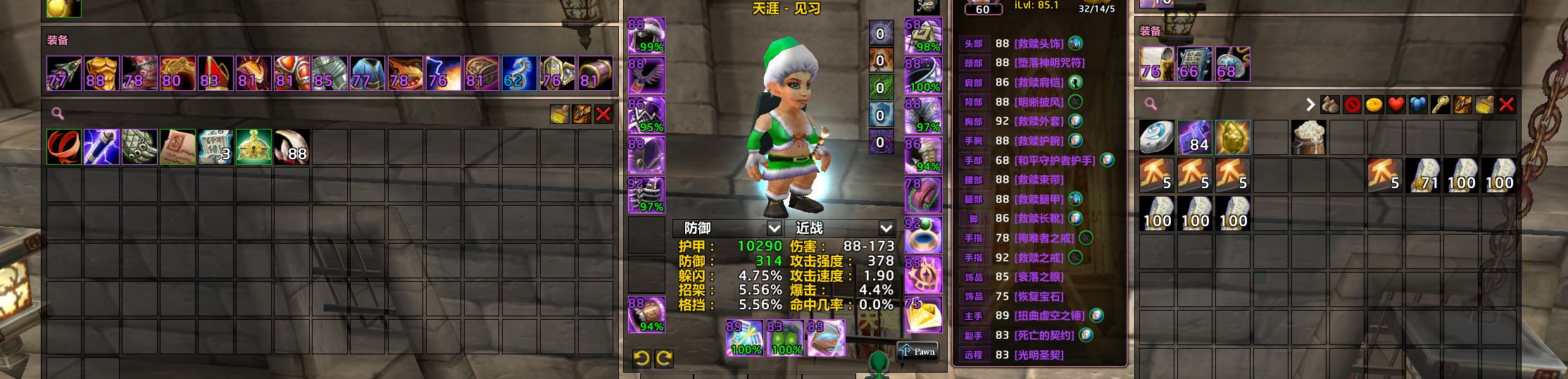Open the left bag's search magnifier
This screenshot has width=1568, height=379.
tap(58, 113)
